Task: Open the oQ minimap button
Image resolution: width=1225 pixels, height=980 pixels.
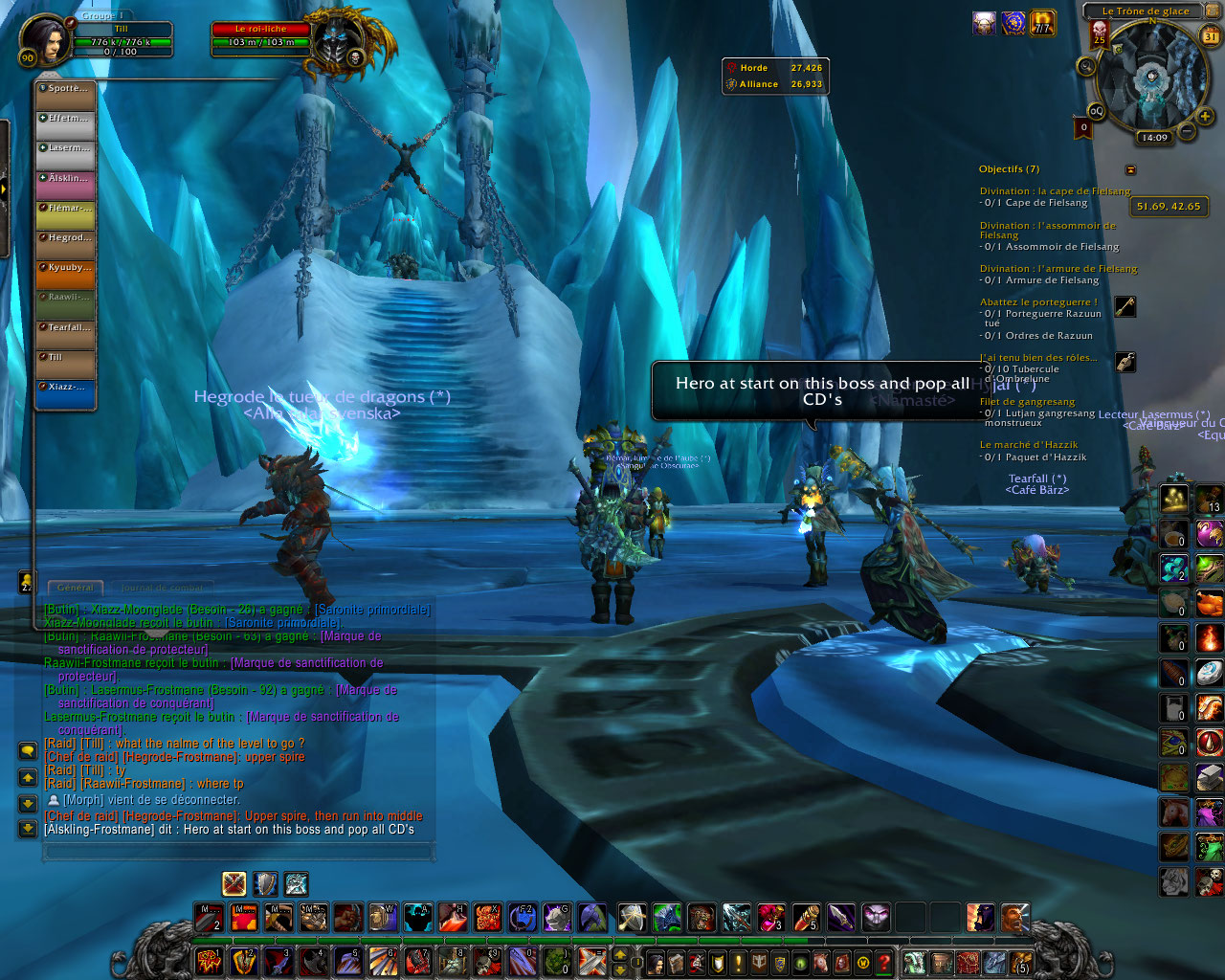Action: click(1096, 111)
